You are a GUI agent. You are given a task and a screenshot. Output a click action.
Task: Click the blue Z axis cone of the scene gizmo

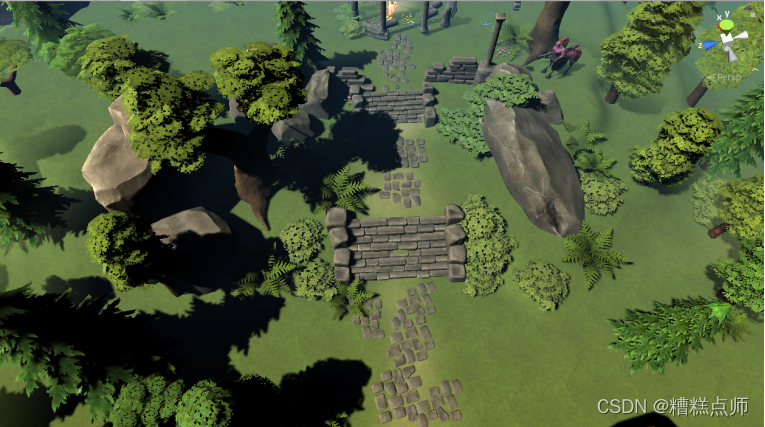[709, 43]
